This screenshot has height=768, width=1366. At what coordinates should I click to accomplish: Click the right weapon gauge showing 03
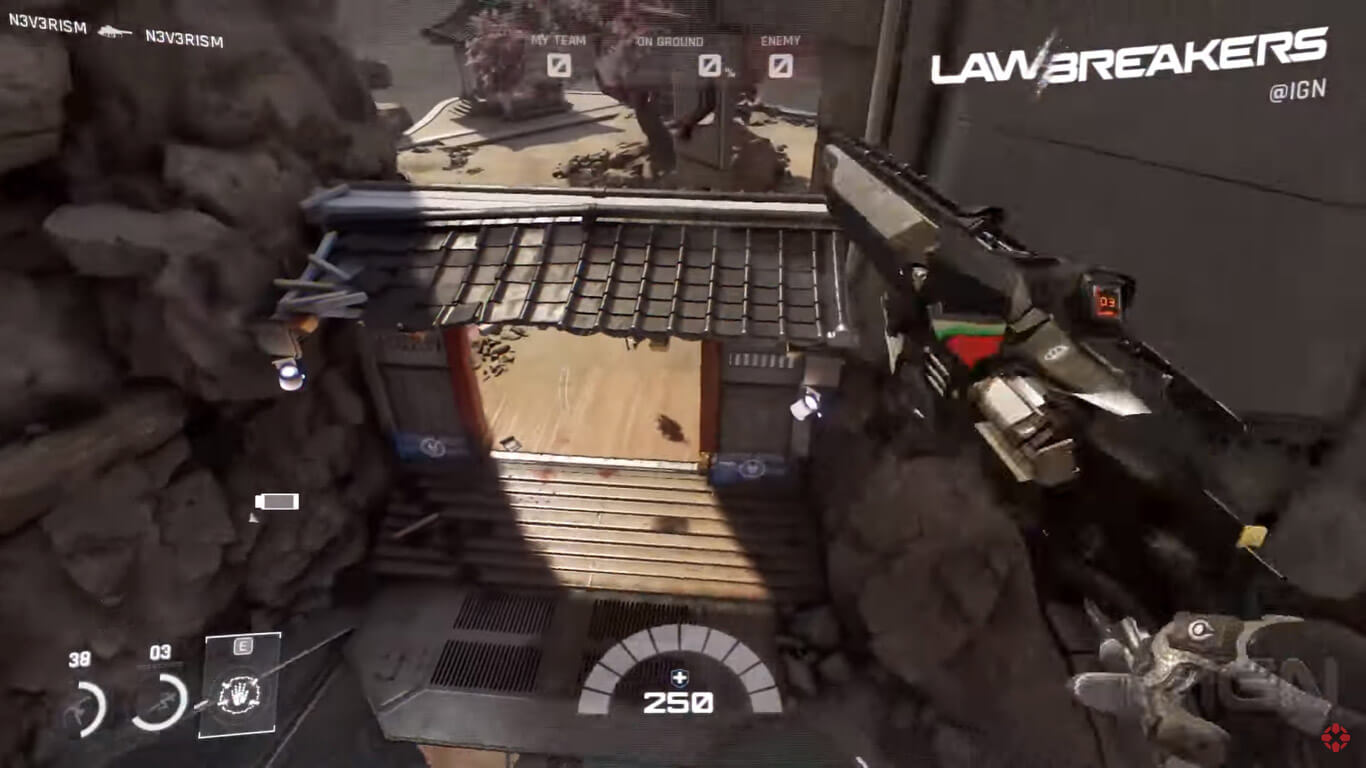point(158,700)
